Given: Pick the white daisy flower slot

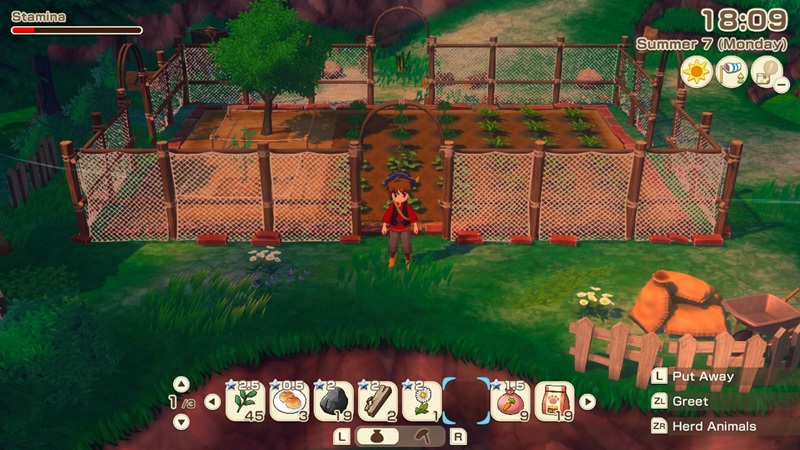Looking at the screenshot, I should [x=421, y=401].
